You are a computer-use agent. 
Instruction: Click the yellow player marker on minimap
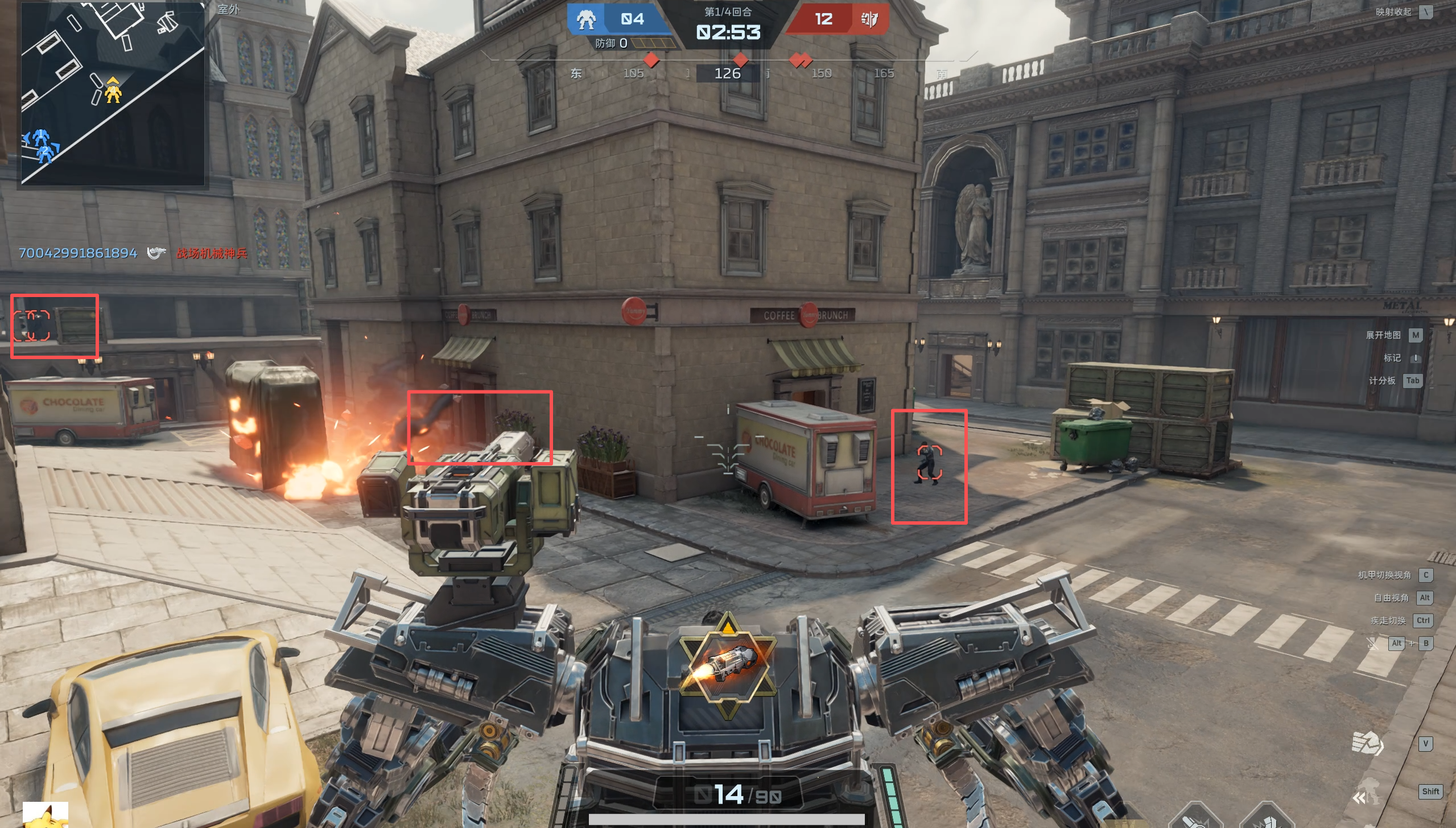coord(113,90)
